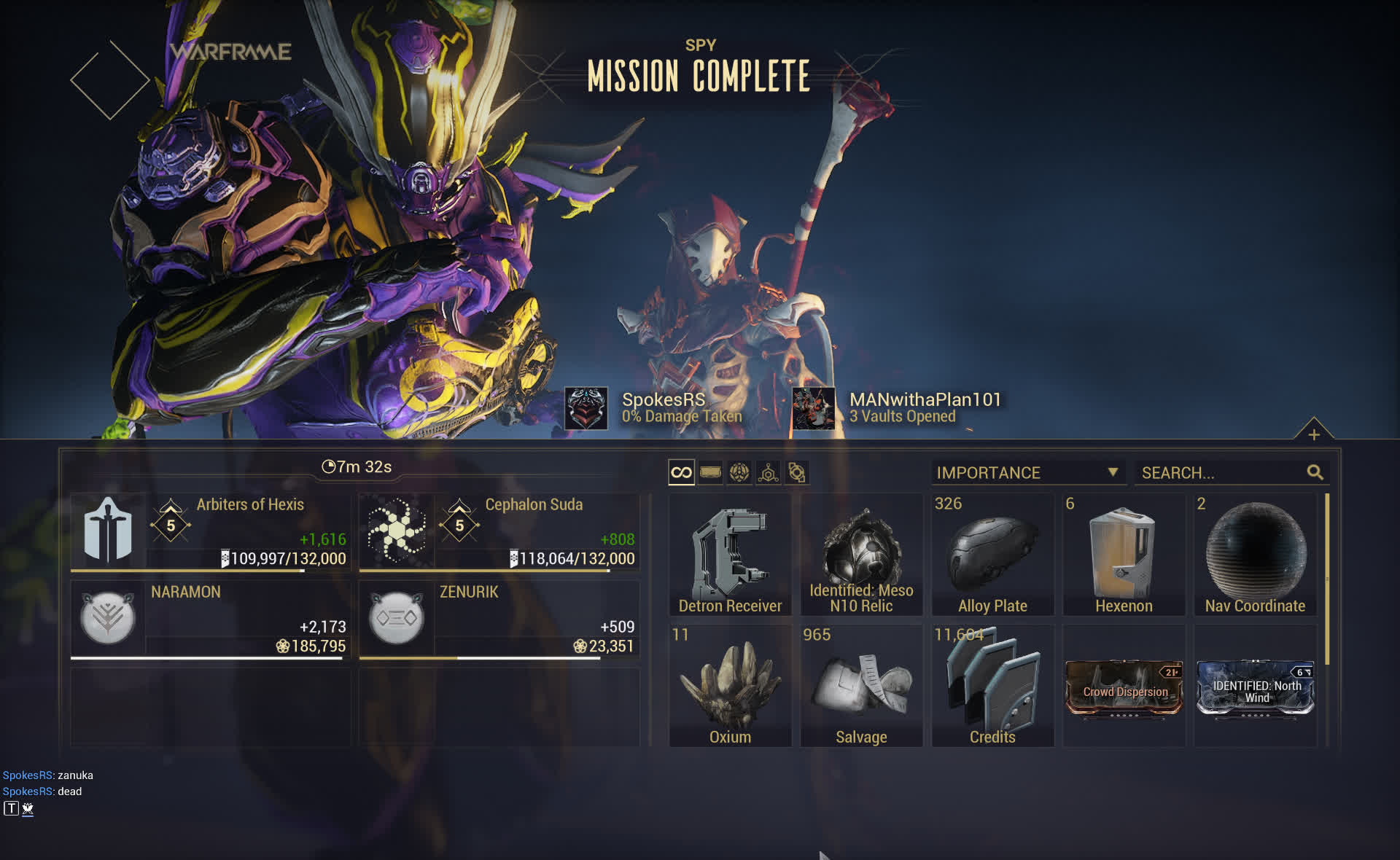Click MANwithaPlan101 player avatar
The width and height of the screenshot is (1400, 860).
[x=813, y=408]
